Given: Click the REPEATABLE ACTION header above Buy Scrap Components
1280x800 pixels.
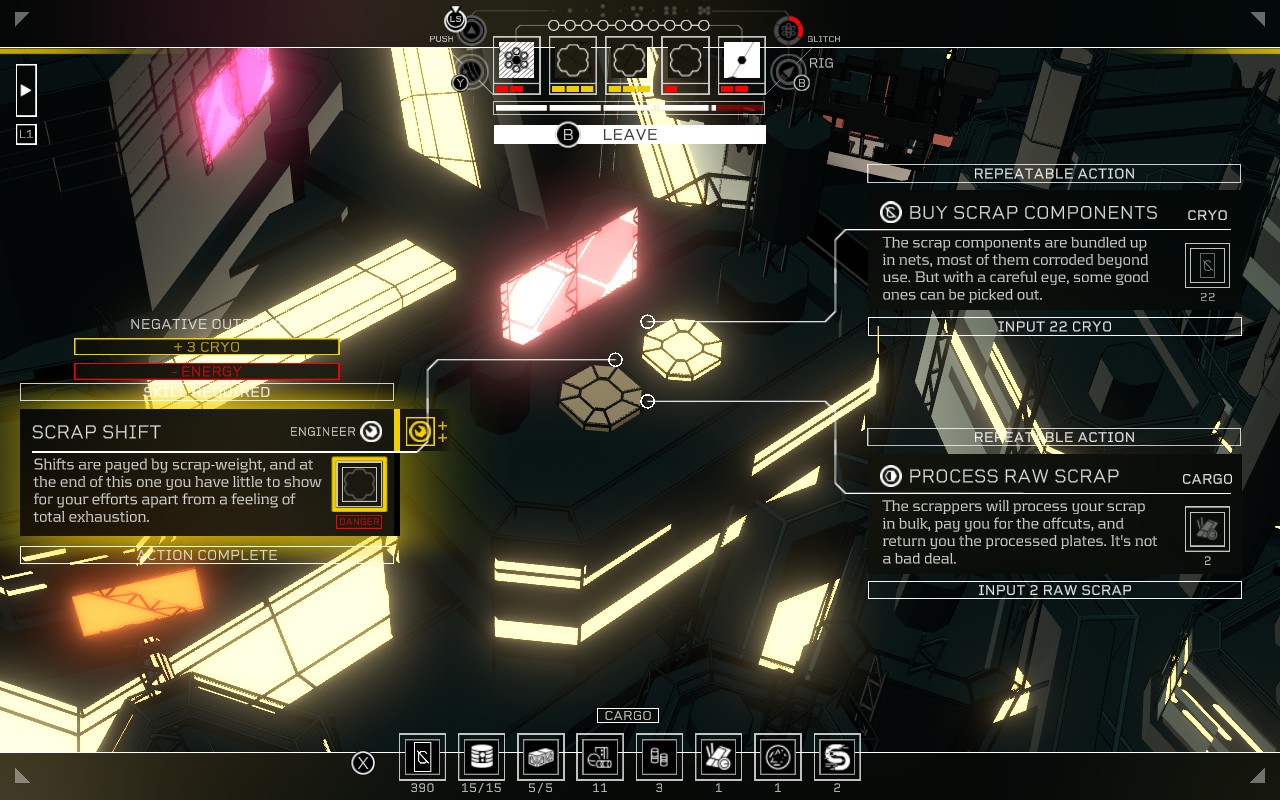Looking at the screenshot, I should [1054, 173].
